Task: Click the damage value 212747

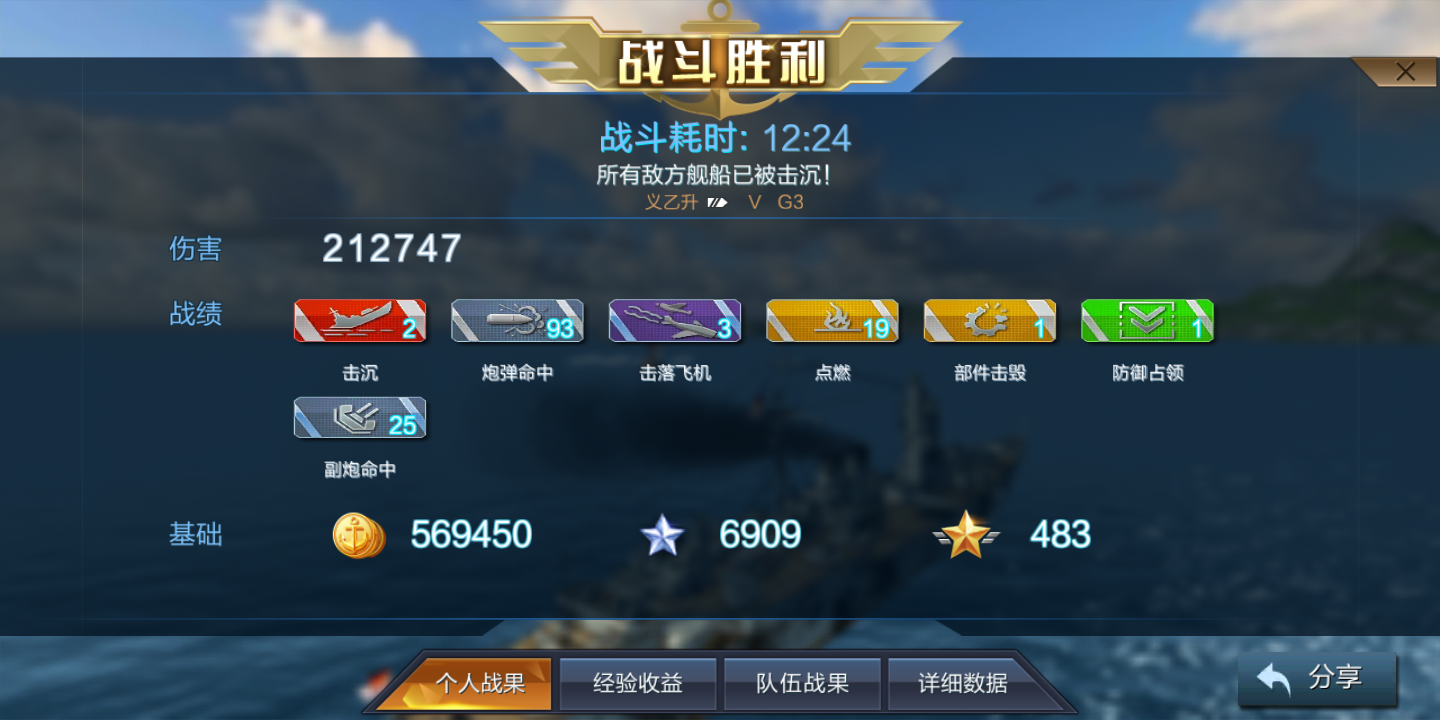Action: tap(390, 248)
